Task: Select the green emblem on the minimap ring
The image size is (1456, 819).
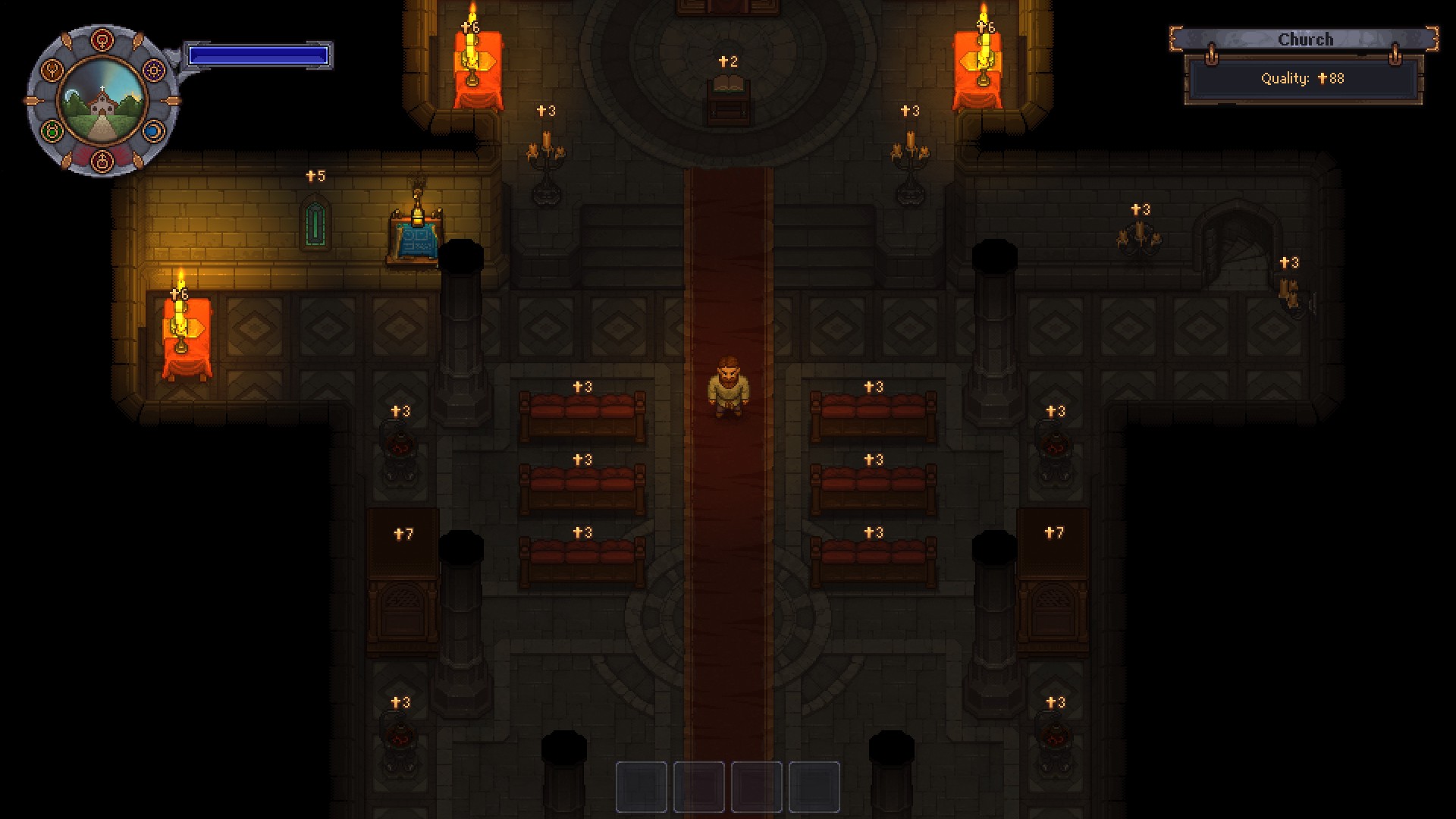Action: [x=51, y=130]
